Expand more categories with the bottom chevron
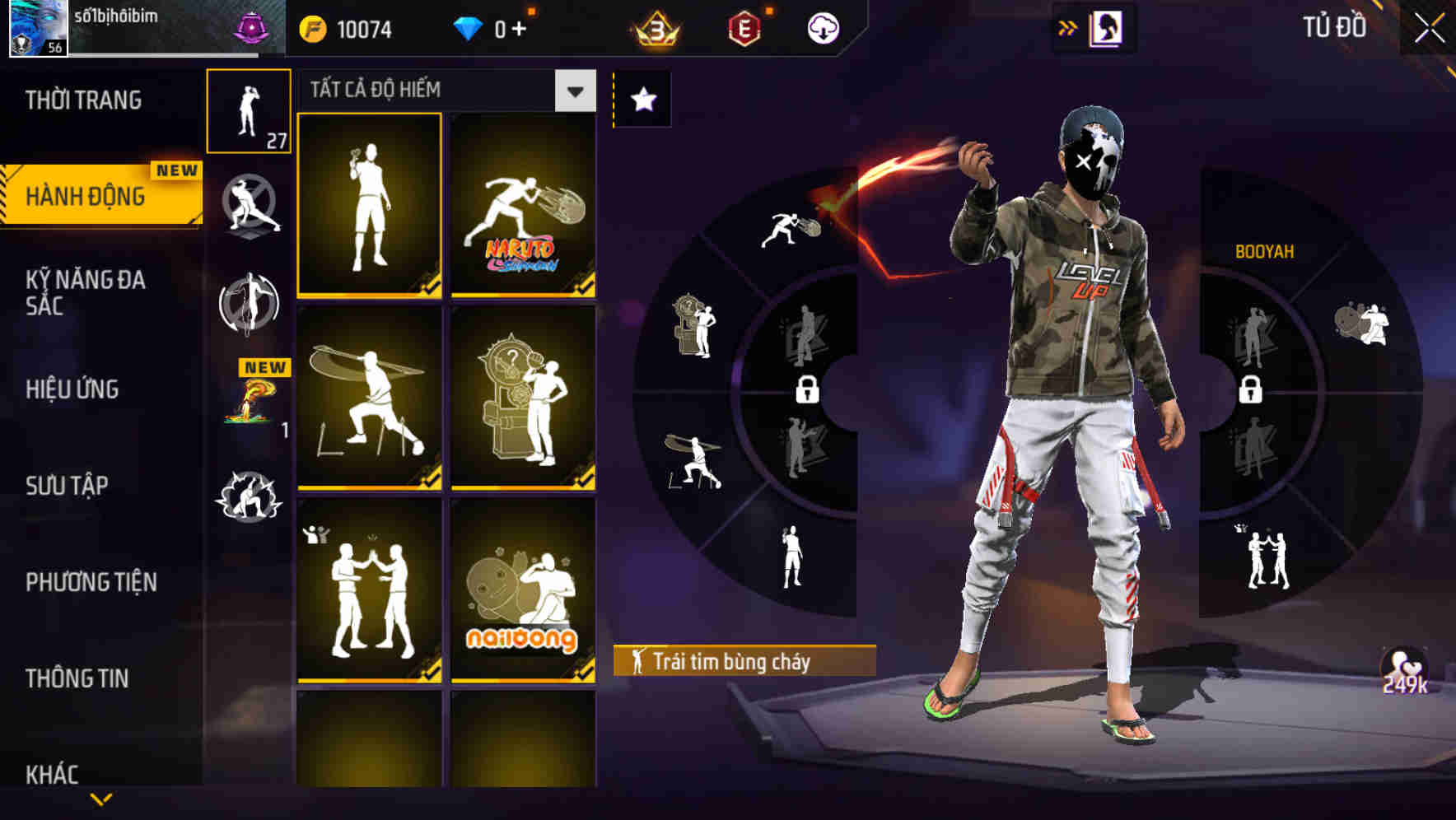 [x=100, y=800]
